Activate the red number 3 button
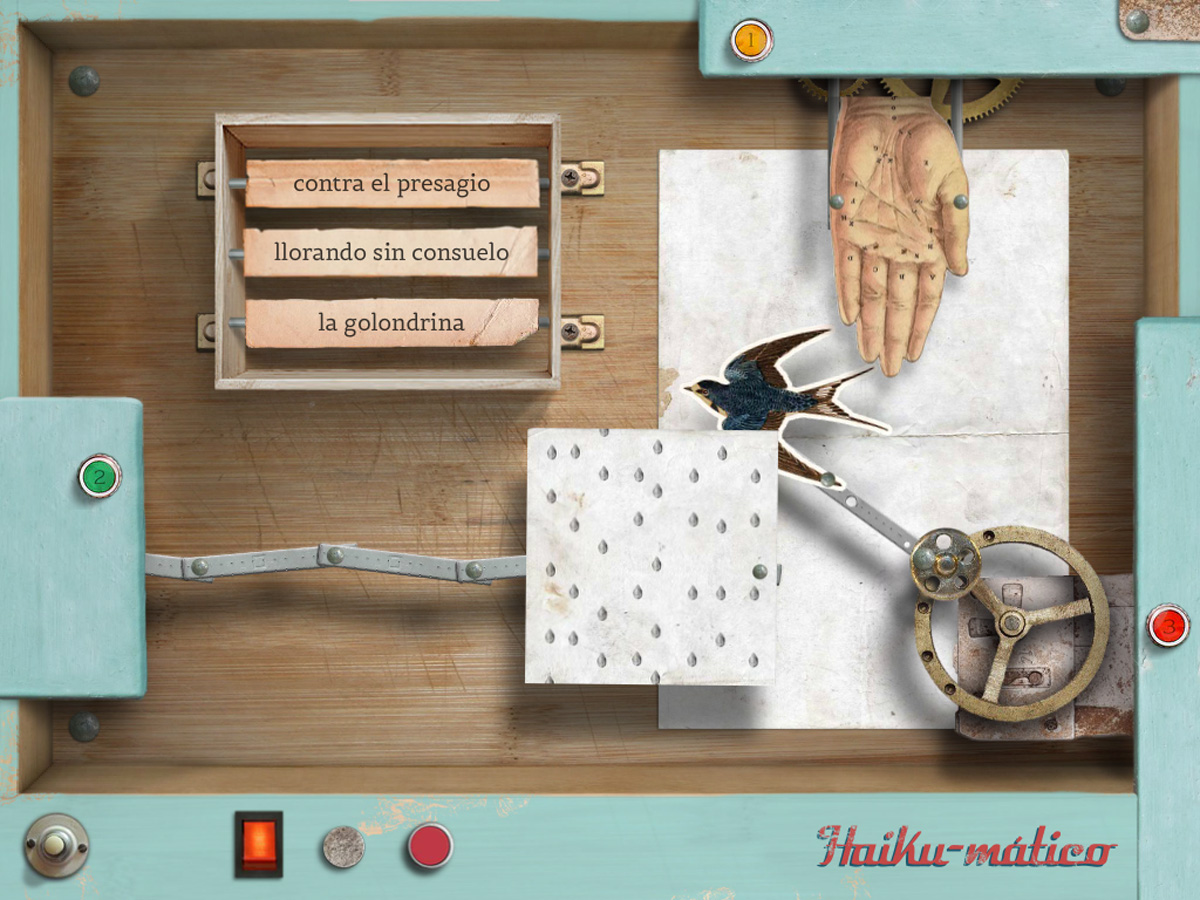This screenshot has width=1200, height=900. click(x=1167, y=626)
